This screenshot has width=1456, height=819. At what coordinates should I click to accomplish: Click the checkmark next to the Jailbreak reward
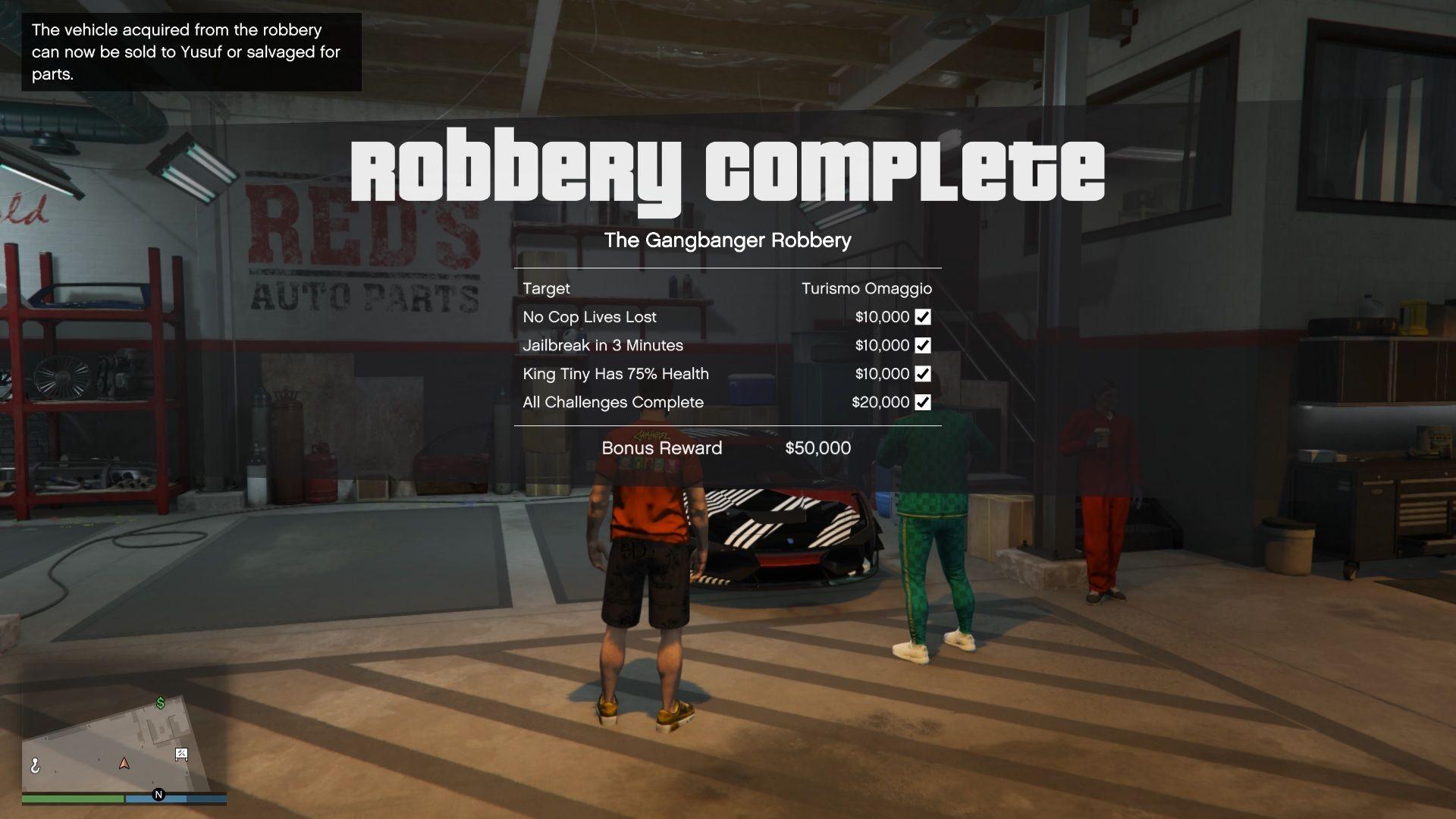tap(922, 345)
